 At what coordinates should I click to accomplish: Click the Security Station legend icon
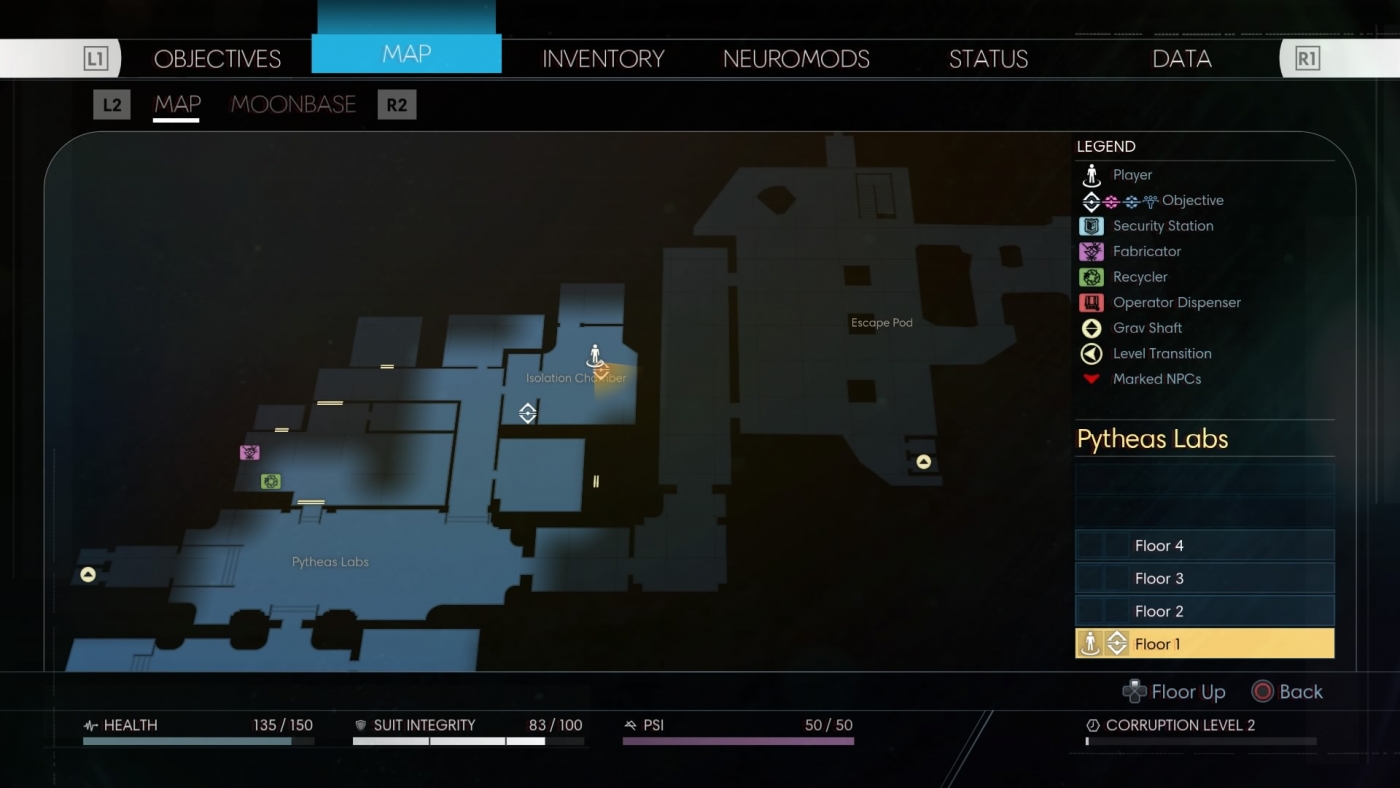pyautogui.click(x=1091, y=226)
